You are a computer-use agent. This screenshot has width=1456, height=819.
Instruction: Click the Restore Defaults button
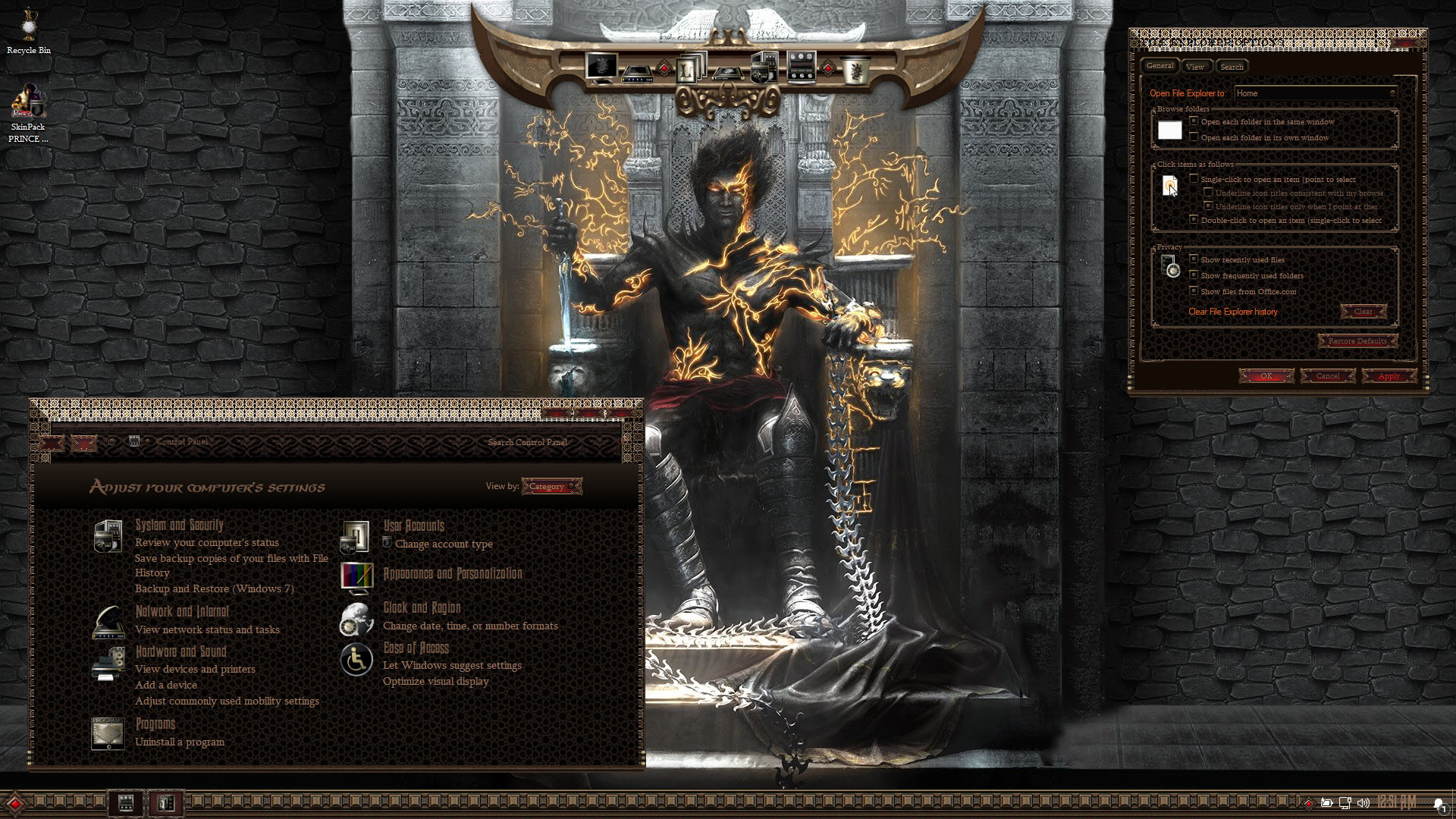click(x=1357, y=341)
